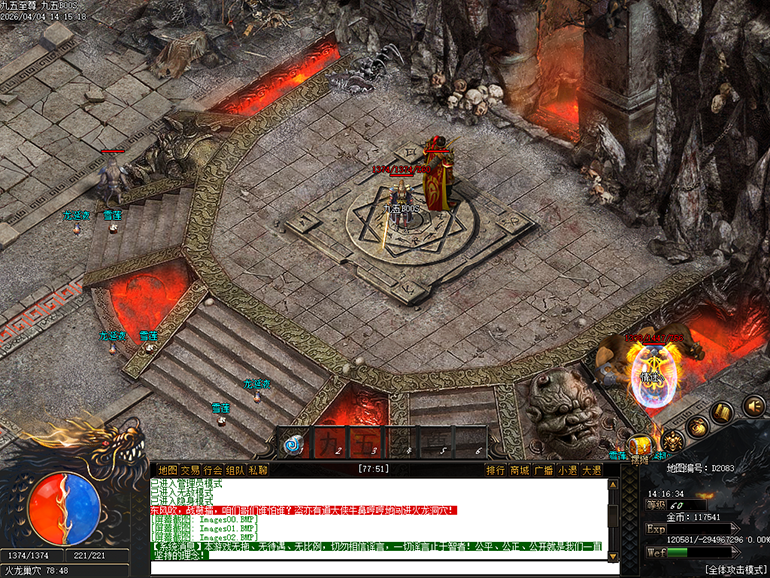The image size is (770, 578).
Task: Open the 商城 shop
Action: pyautogui.click(x=520, y=470)
